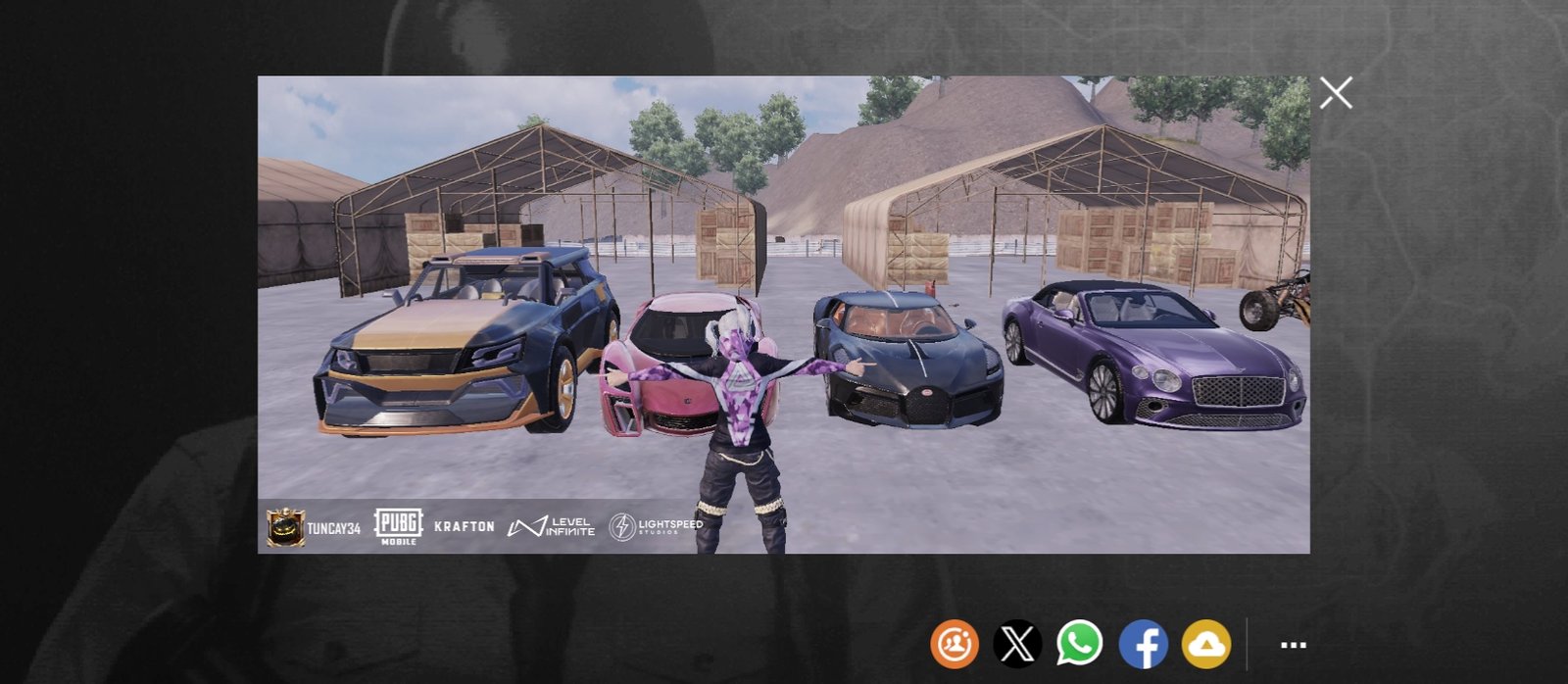View the captured screenshot preview

(x=783, y=315)
